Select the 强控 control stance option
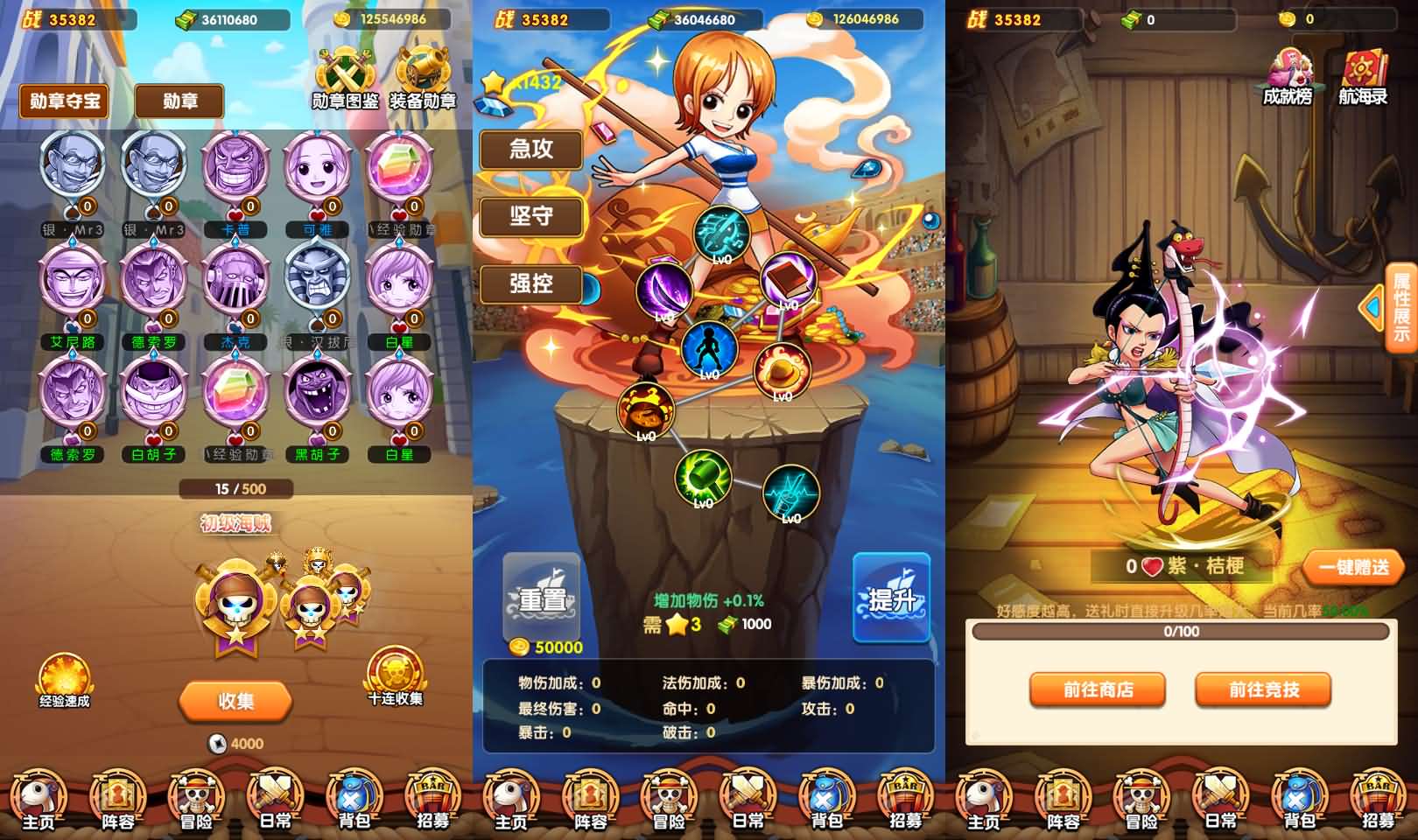This screenshot has height=840, width=1418. click(x=531, y=283)
